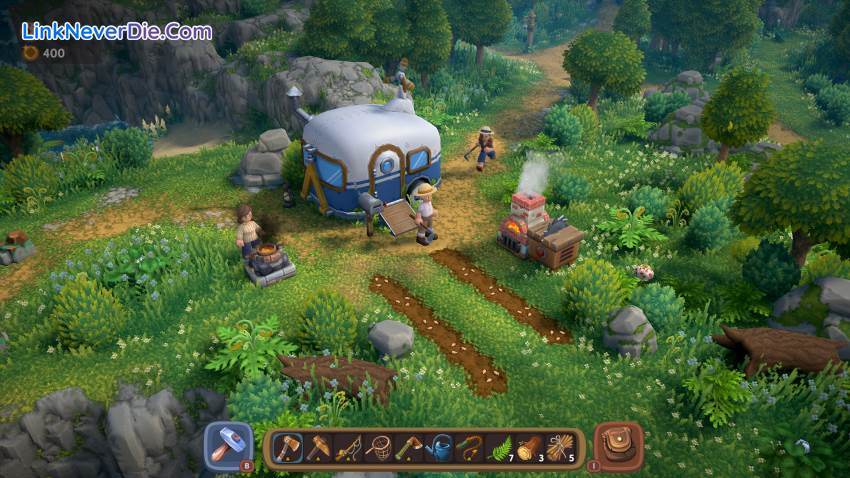The width and height of the screenshot is (850, 478).
Task: Choose the green slingshot slot
Action: click(x=468, y=448)
